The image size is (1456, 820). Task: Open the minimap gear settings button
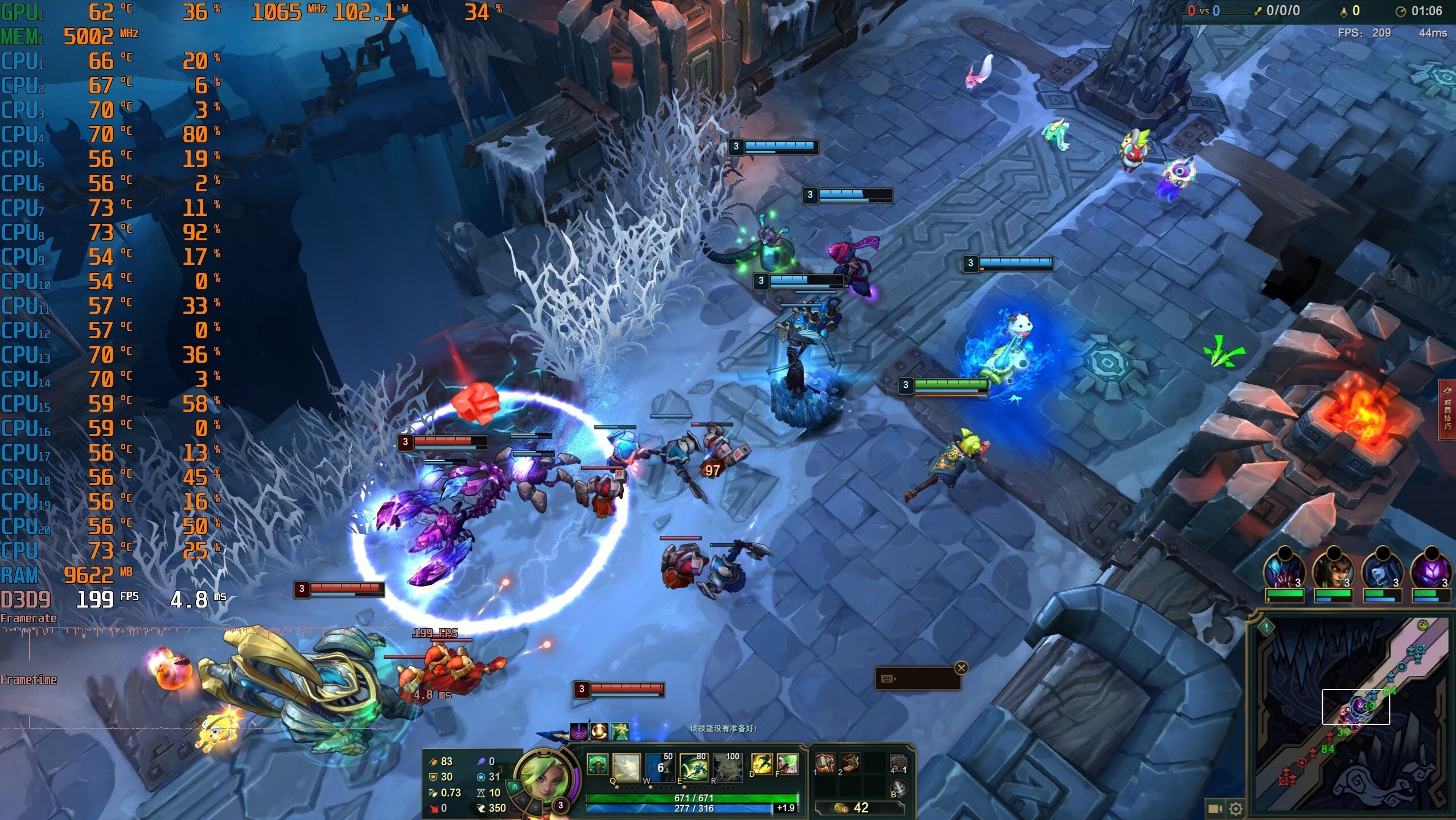tap(1236, 809)
